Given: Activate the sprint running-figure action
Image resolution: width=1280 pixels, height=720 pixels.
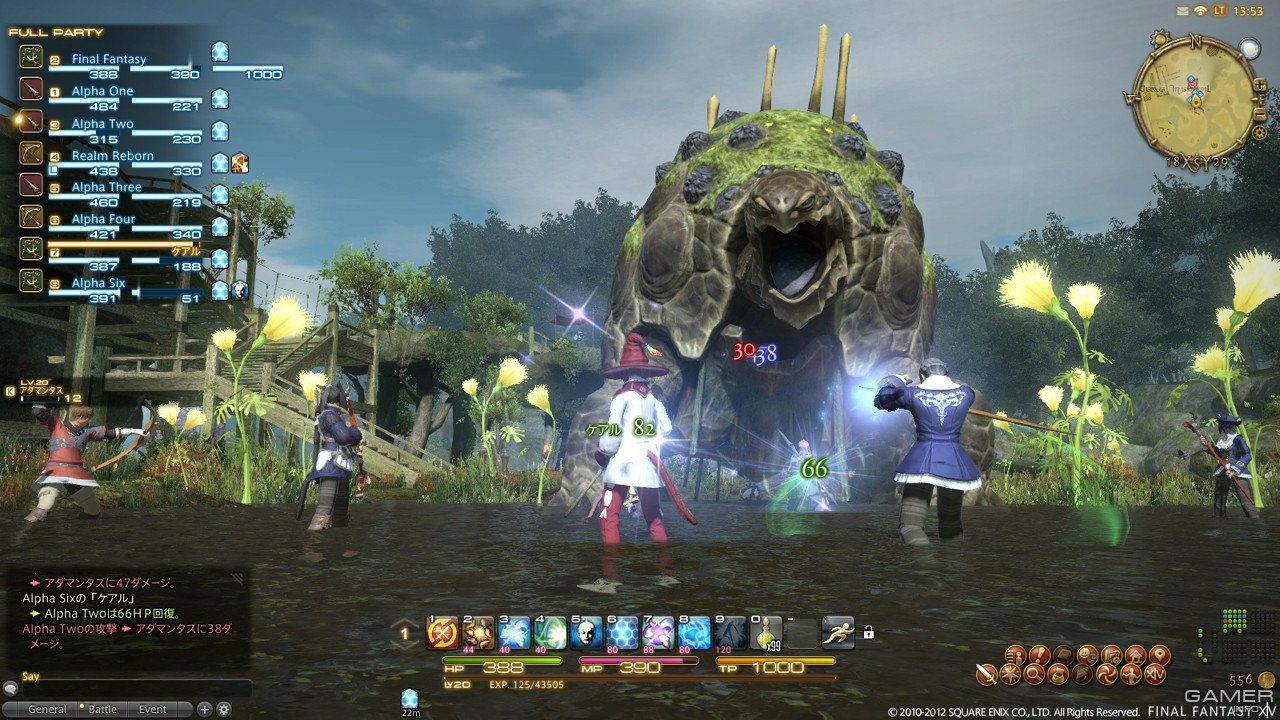Looking at the screenshot, I should (x=838, y=632).
